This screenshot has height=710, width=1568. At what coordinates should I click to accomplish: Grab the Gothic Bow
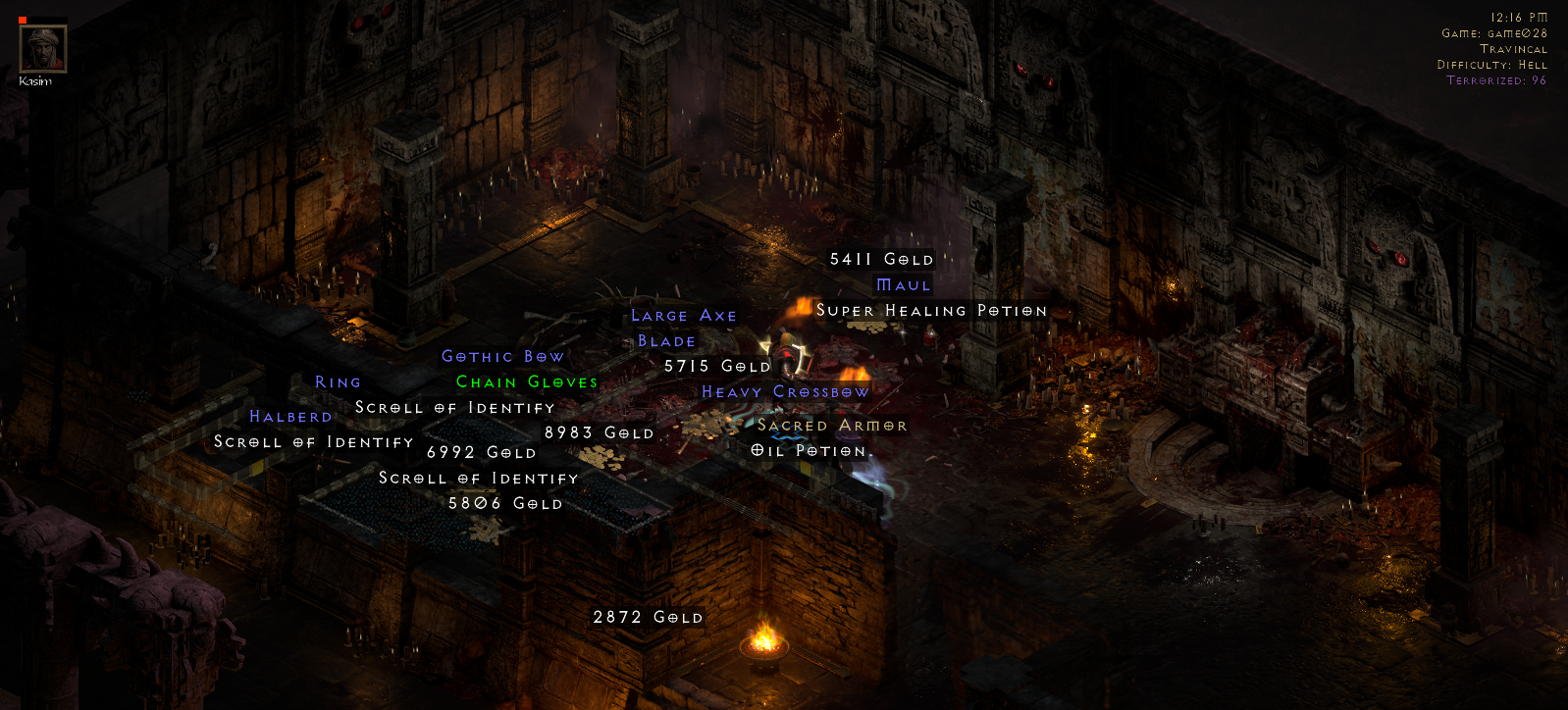point(502,356)
